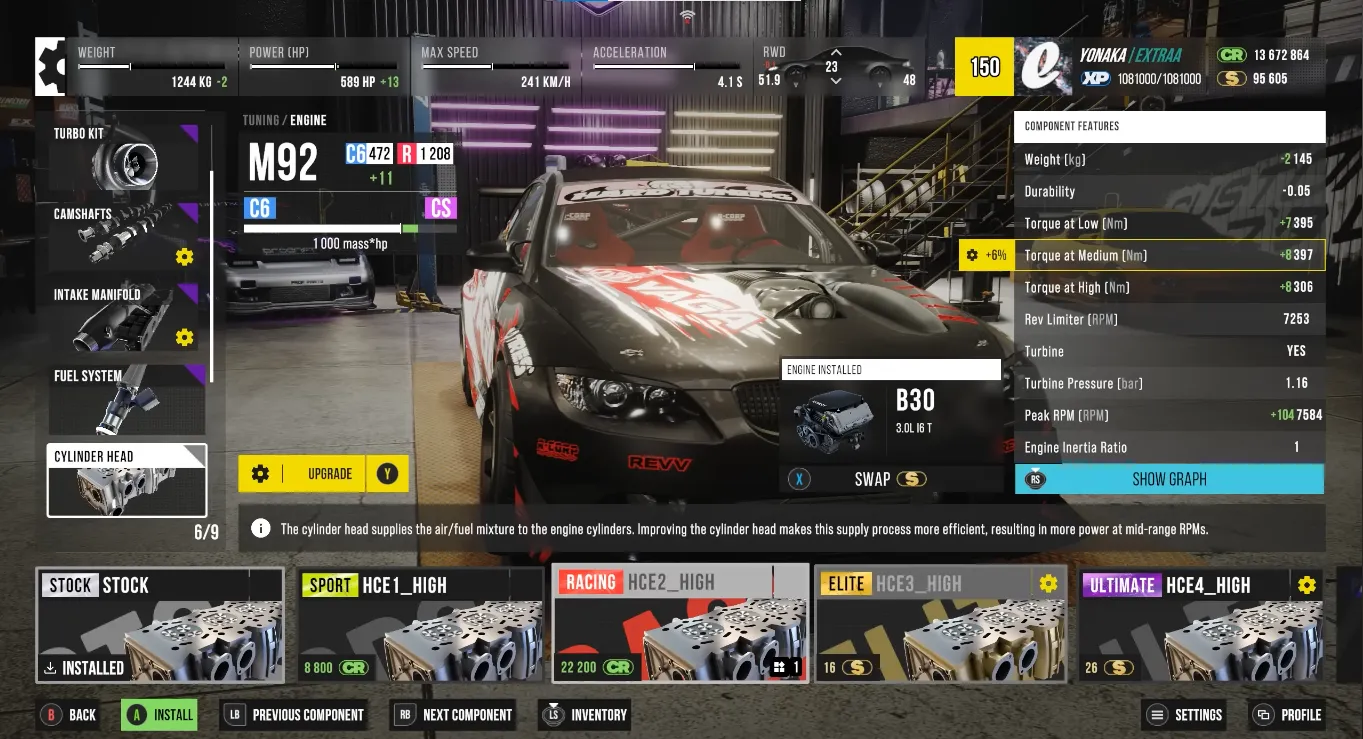Expand Show Graph for engine stats

pos(1168,479)
